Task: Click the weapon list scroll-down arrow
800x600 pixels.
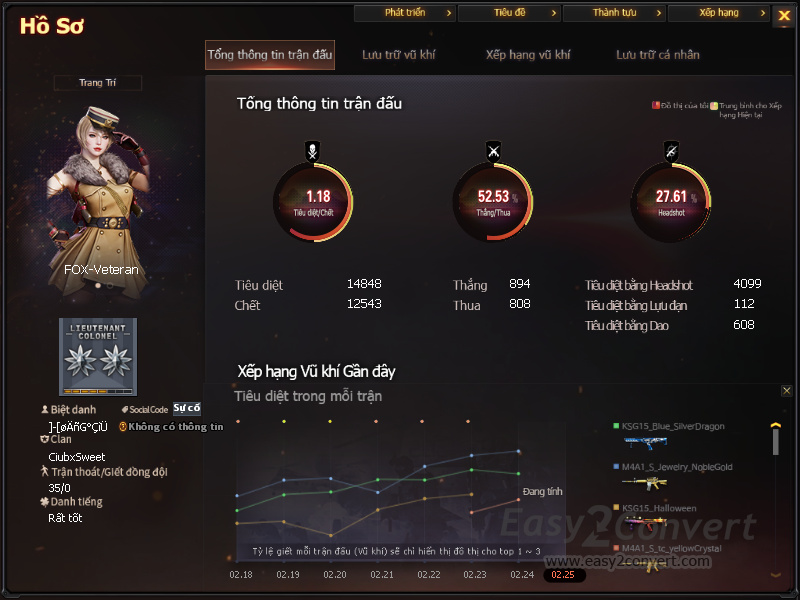Action: pos(775,575)
